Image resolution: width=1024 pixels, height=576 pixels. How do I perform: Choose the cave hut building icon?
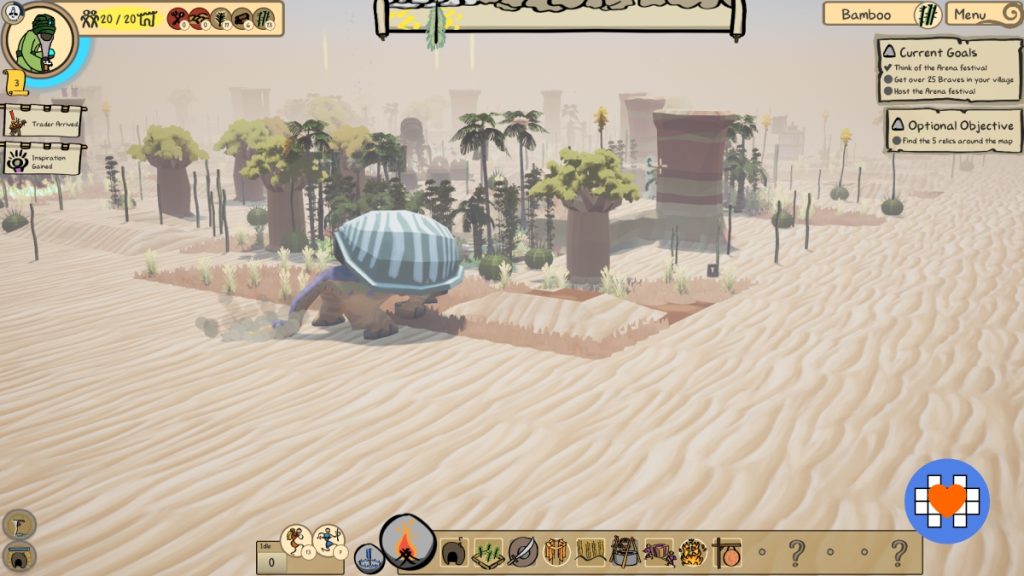455,552
